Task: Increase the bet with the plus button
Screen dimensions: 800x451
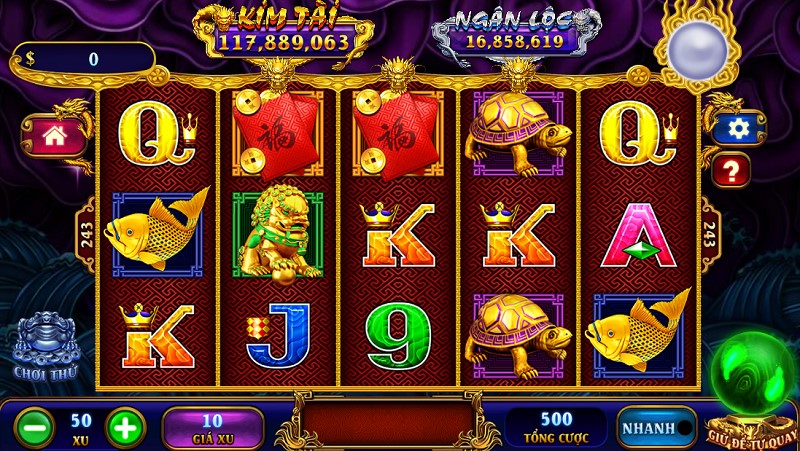Action: (125, 427)
